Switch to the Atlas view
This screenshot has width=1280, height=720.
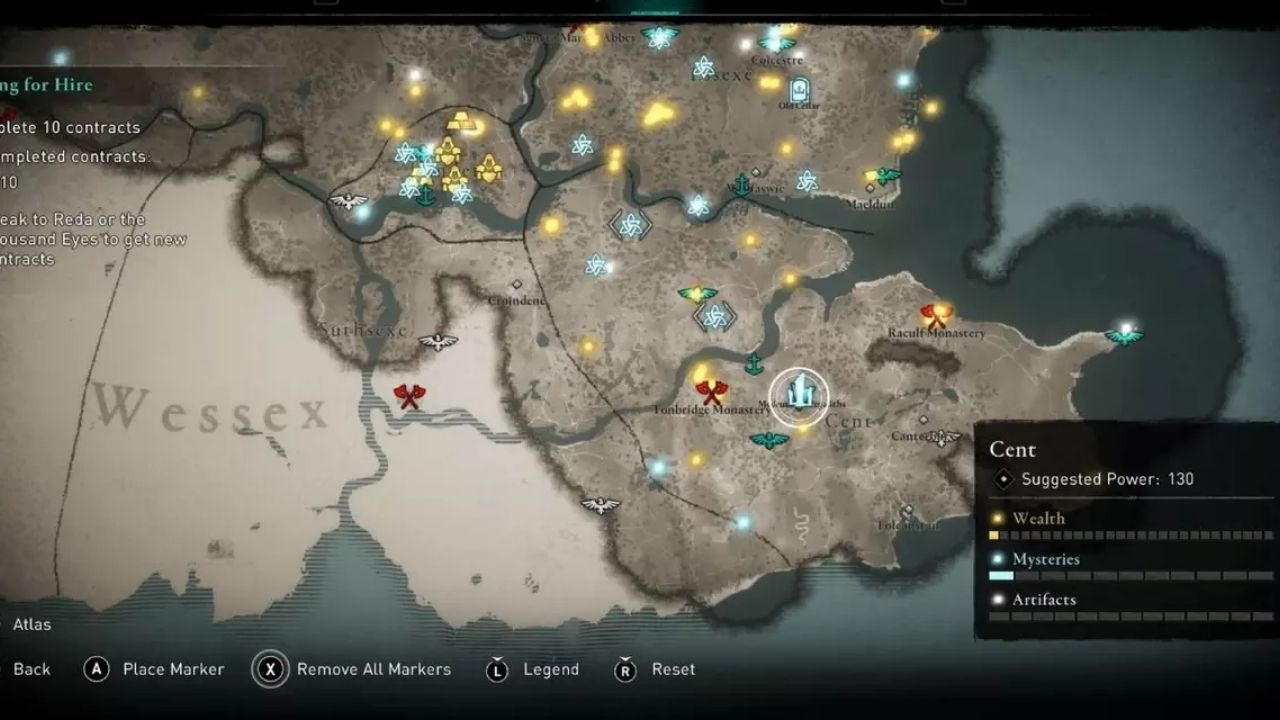point(30,624)
